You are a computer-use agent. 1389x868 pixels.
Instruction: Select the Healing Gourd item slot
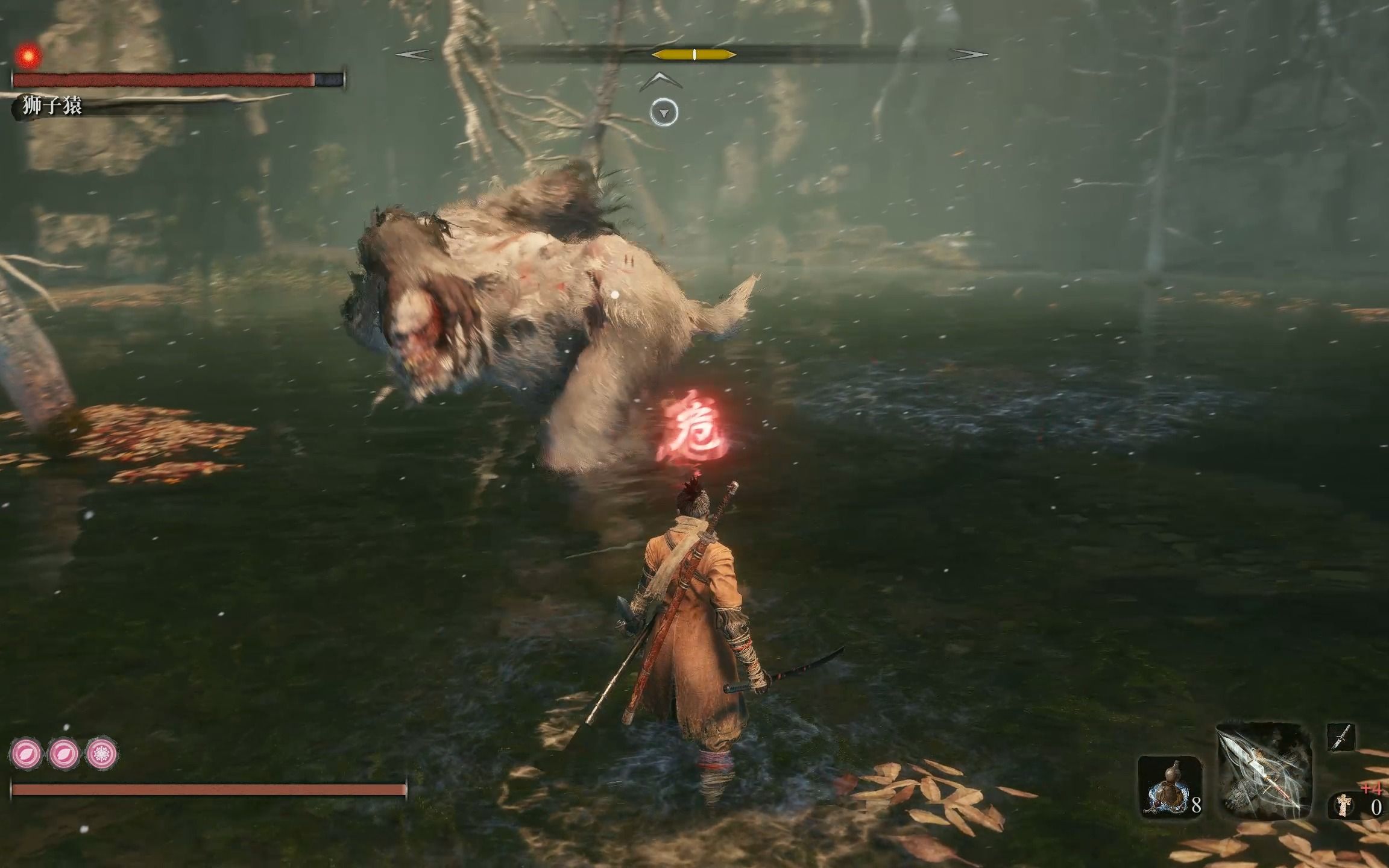1169,787
